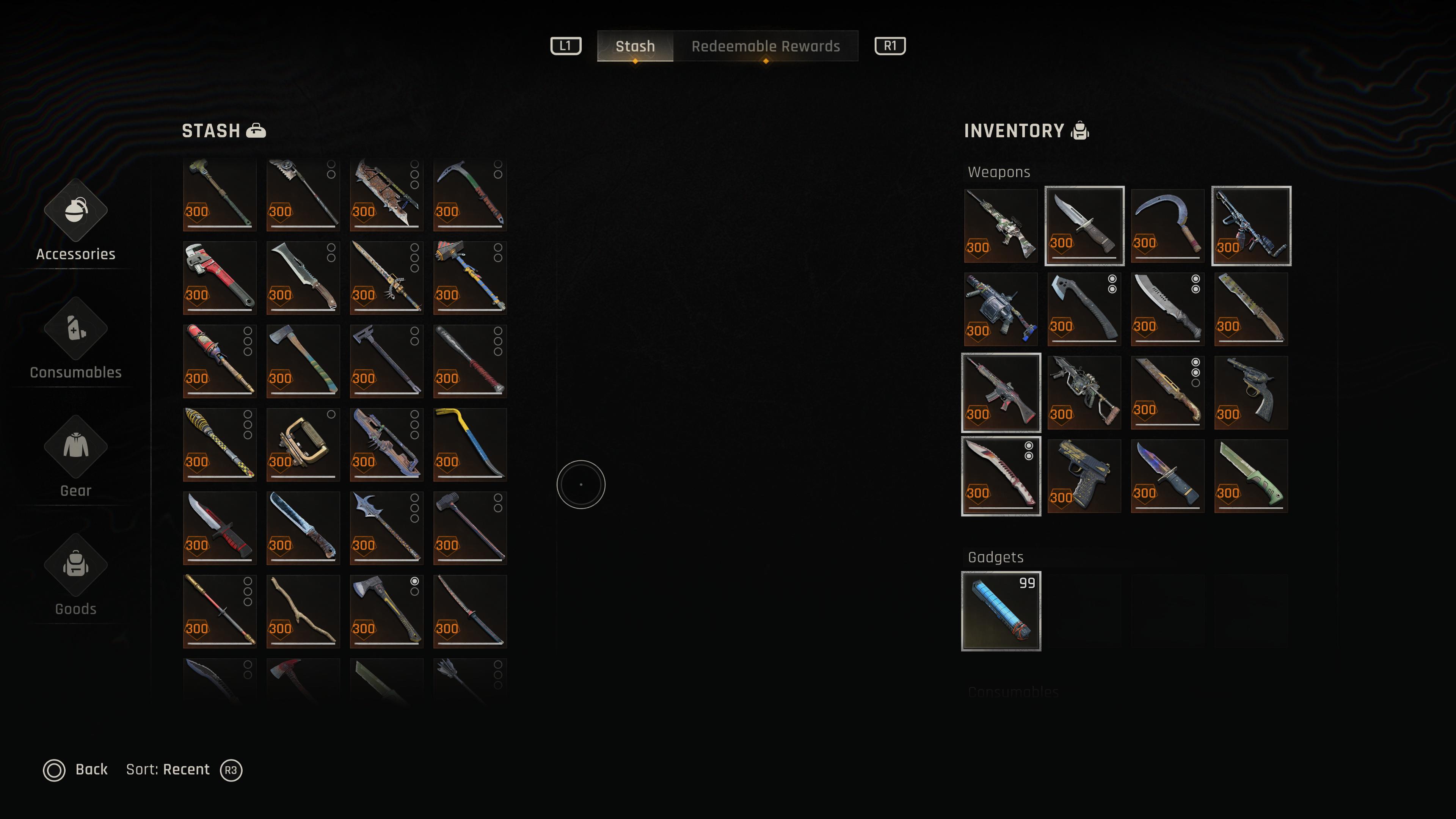Open the Goods category

pyautogui.click(x=76, y=576)
